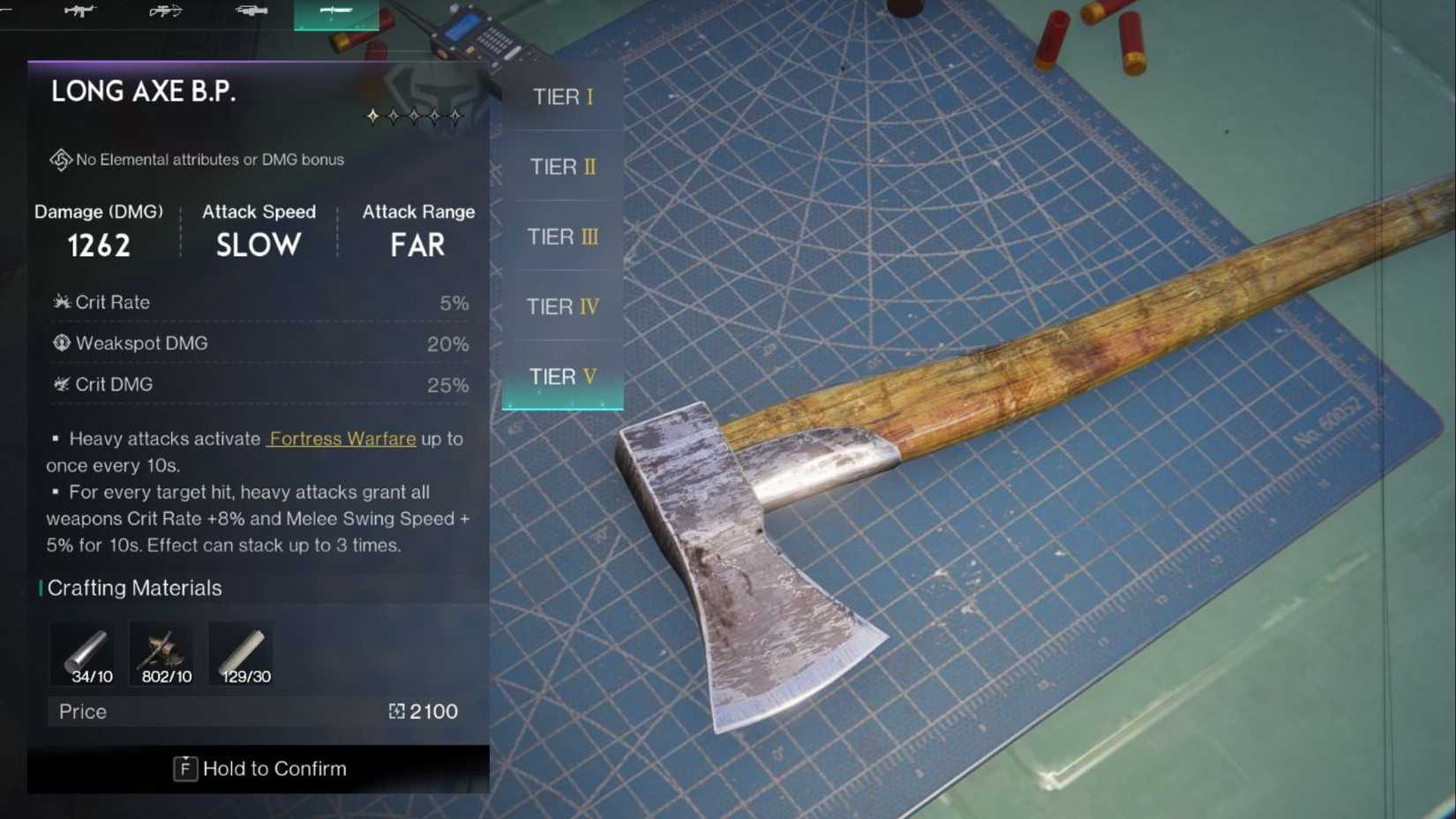The width and height of the screenshot is (1456, 819).
Task: Click the wood scraps crafting material icon
Action: [162, 651]
